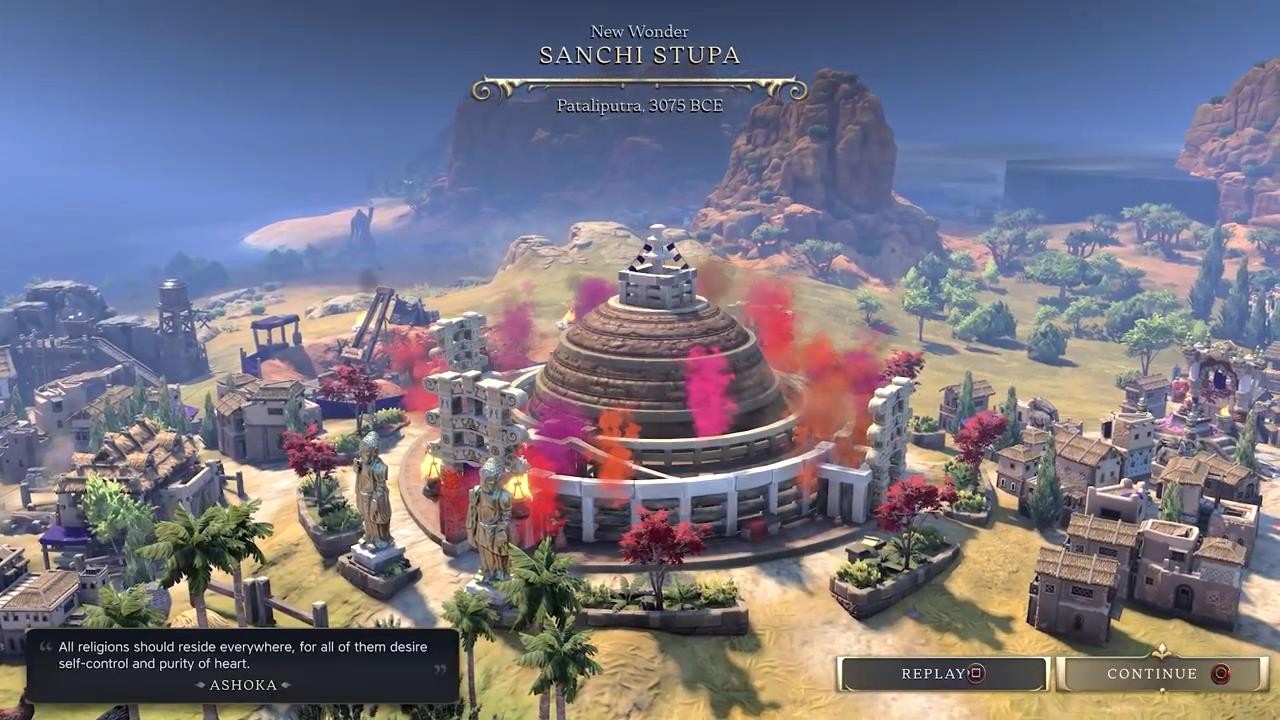Click the closing quotation mark in the quote panel
This screenshot has height=720, width=1280.
tap(438, 668)
